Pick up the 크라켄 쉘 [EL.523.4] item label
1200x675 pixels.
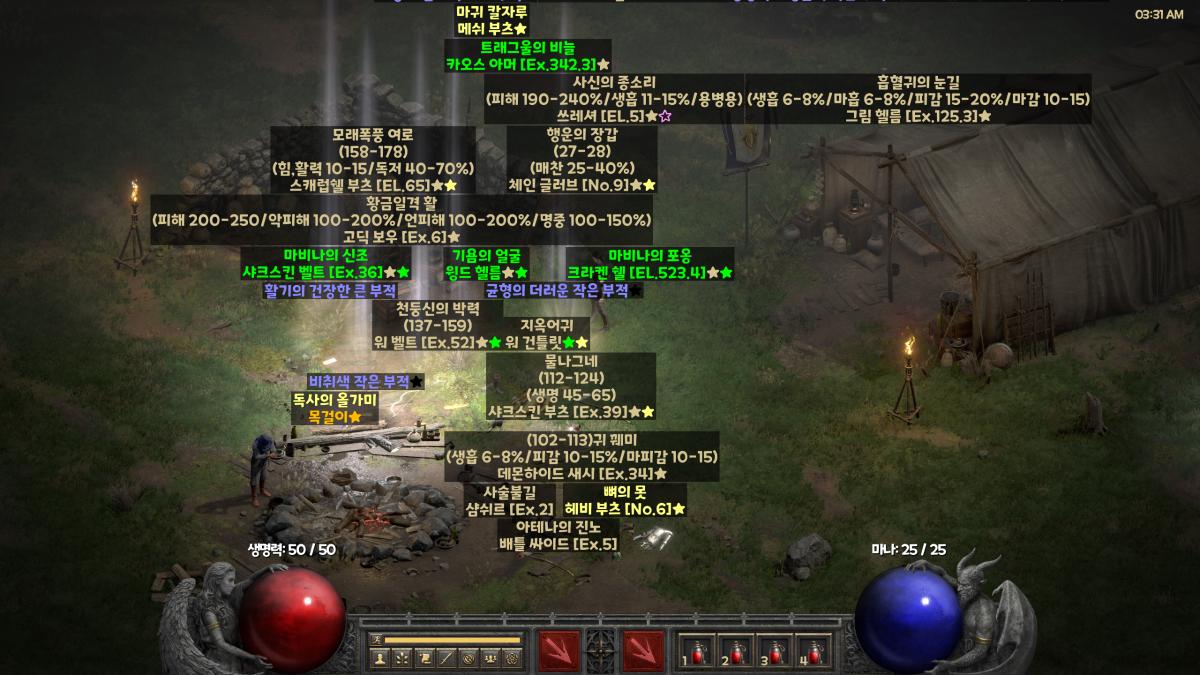[650, 272]
